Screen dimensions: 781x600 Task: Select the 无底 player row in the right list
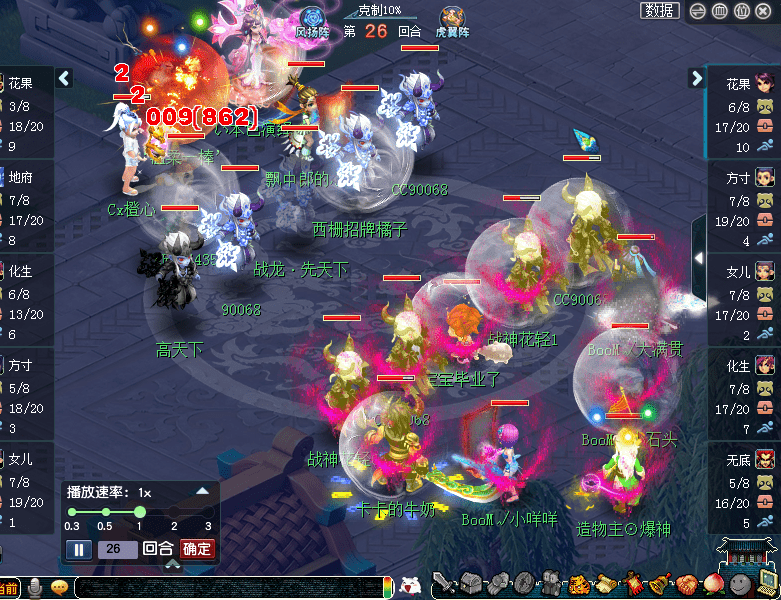coord(743,490)
